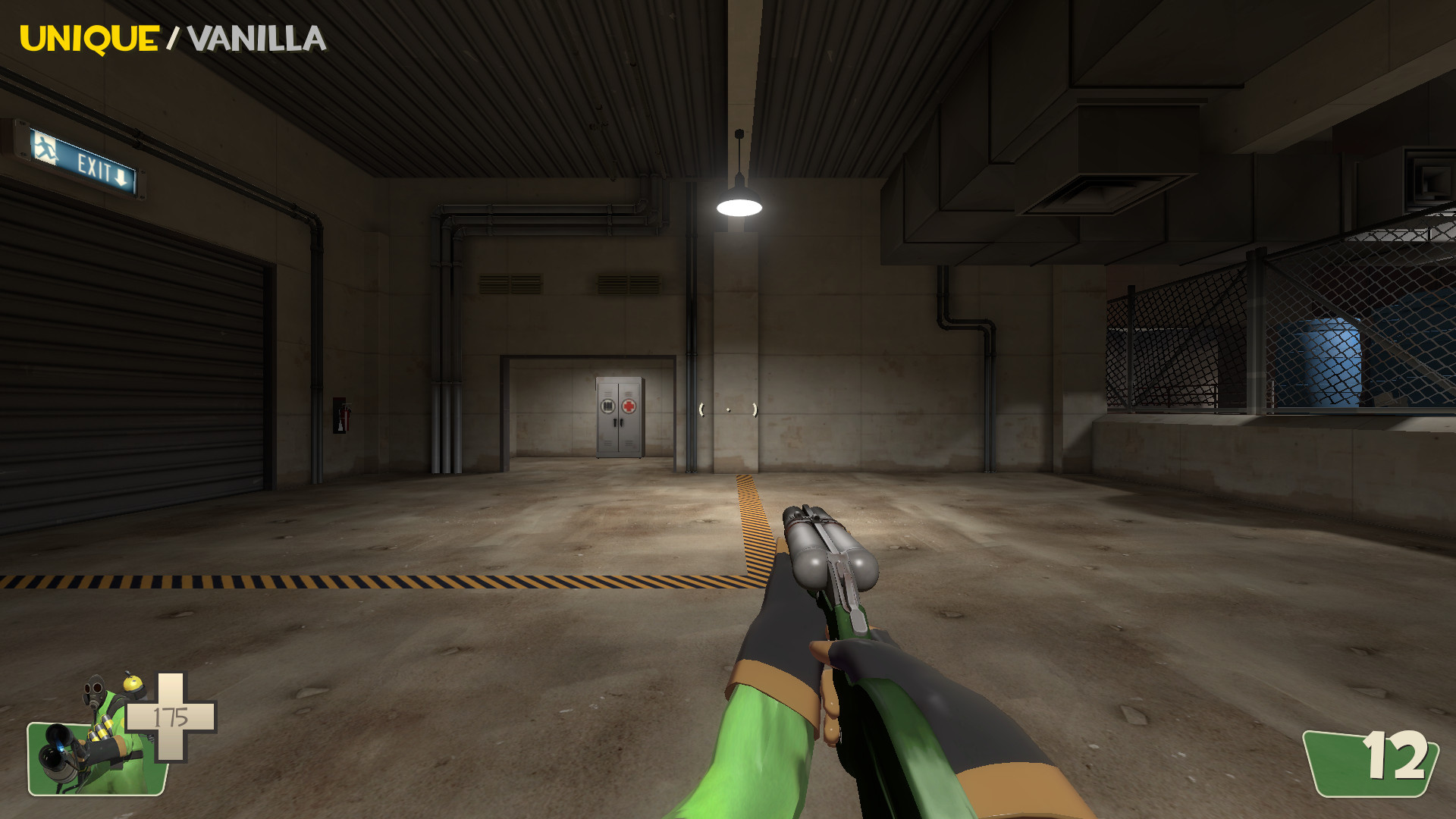The height and width of the screenshot is (819, 1456).
Task: Click the hanging ceiling lamp
Action: coord(739,207)
